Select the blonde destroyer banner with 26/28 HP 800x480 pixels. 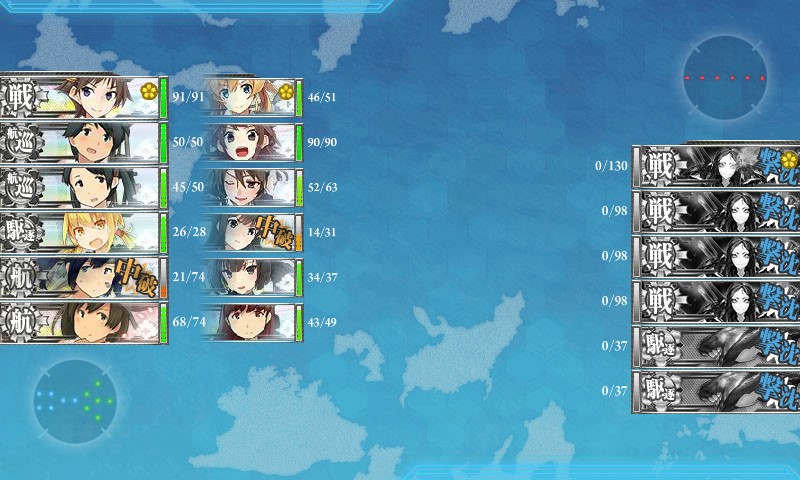point(80,233)
